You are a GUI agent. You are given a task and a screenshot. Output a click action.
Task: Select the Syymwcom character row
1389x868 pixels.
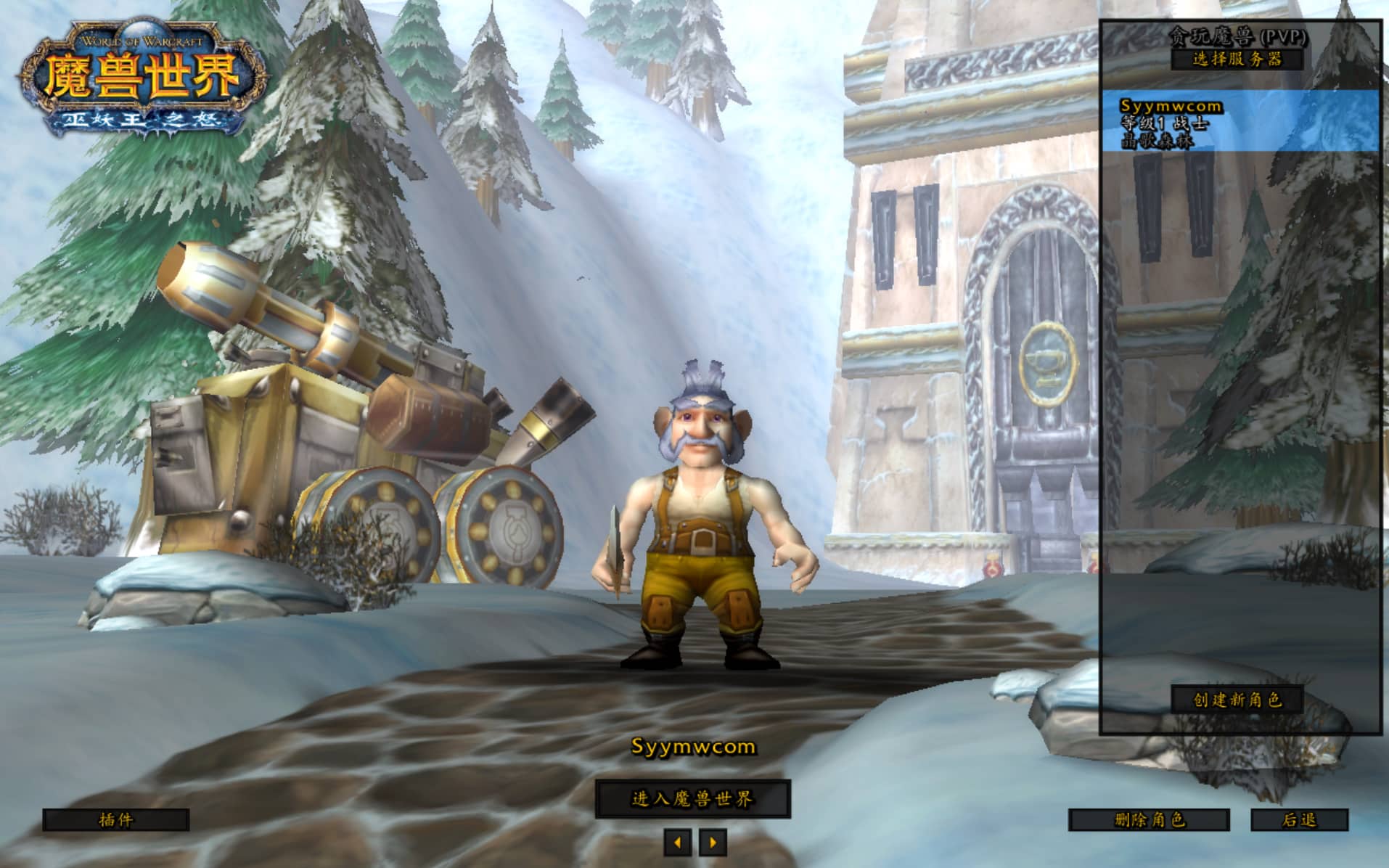click(x=1240, y=121)
